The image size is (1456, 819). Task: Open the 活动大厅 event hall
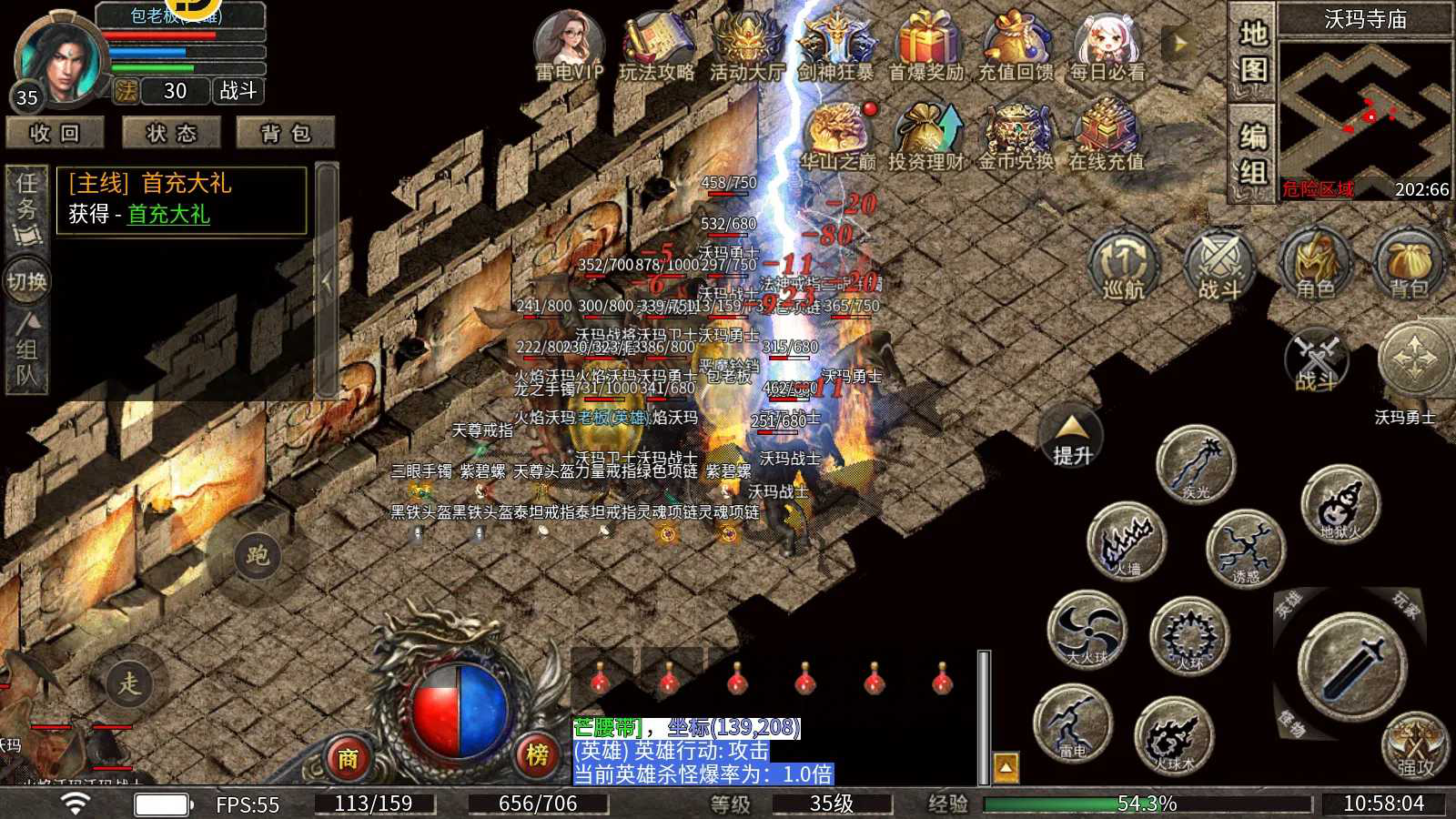coord(746,45)
